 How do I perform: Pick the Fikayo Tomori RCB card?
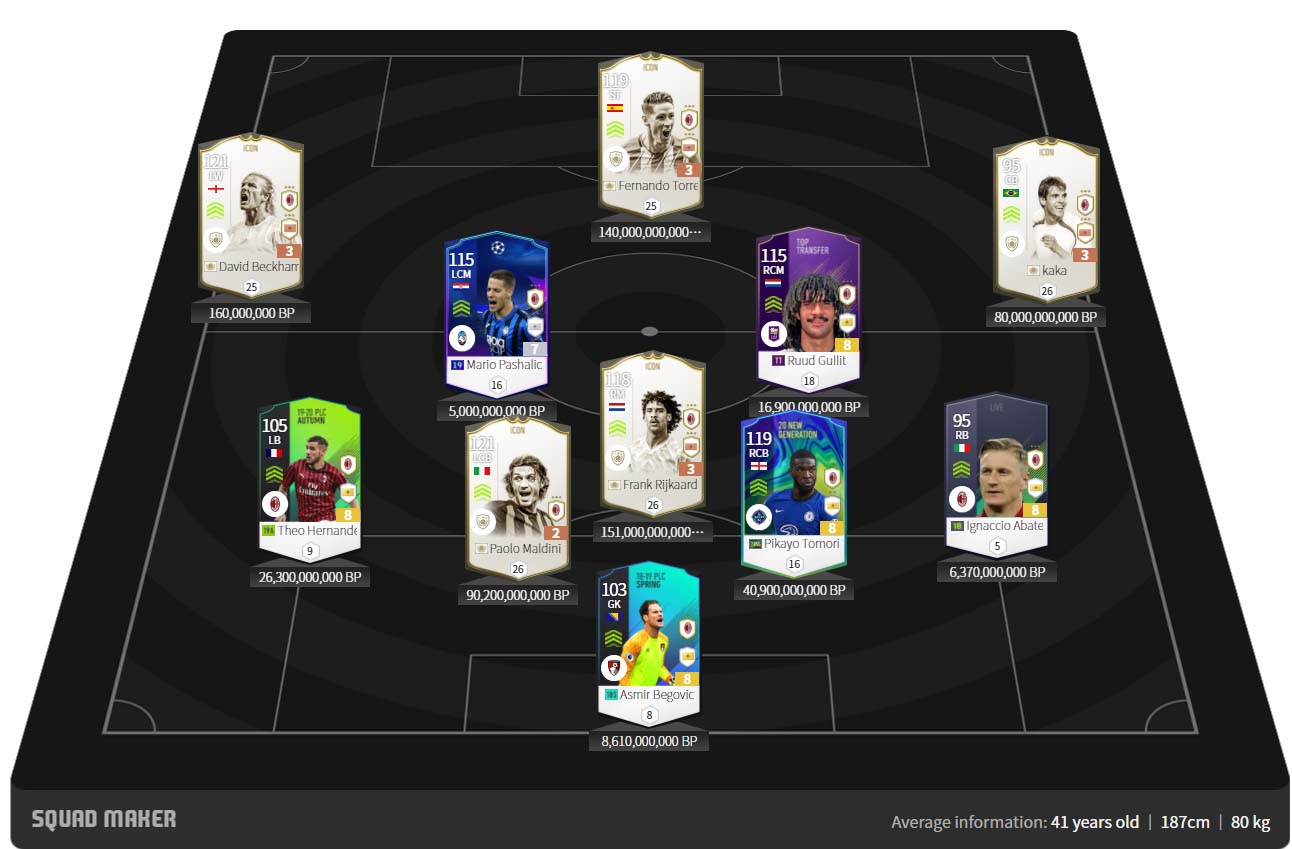click(x=794, y=490)
